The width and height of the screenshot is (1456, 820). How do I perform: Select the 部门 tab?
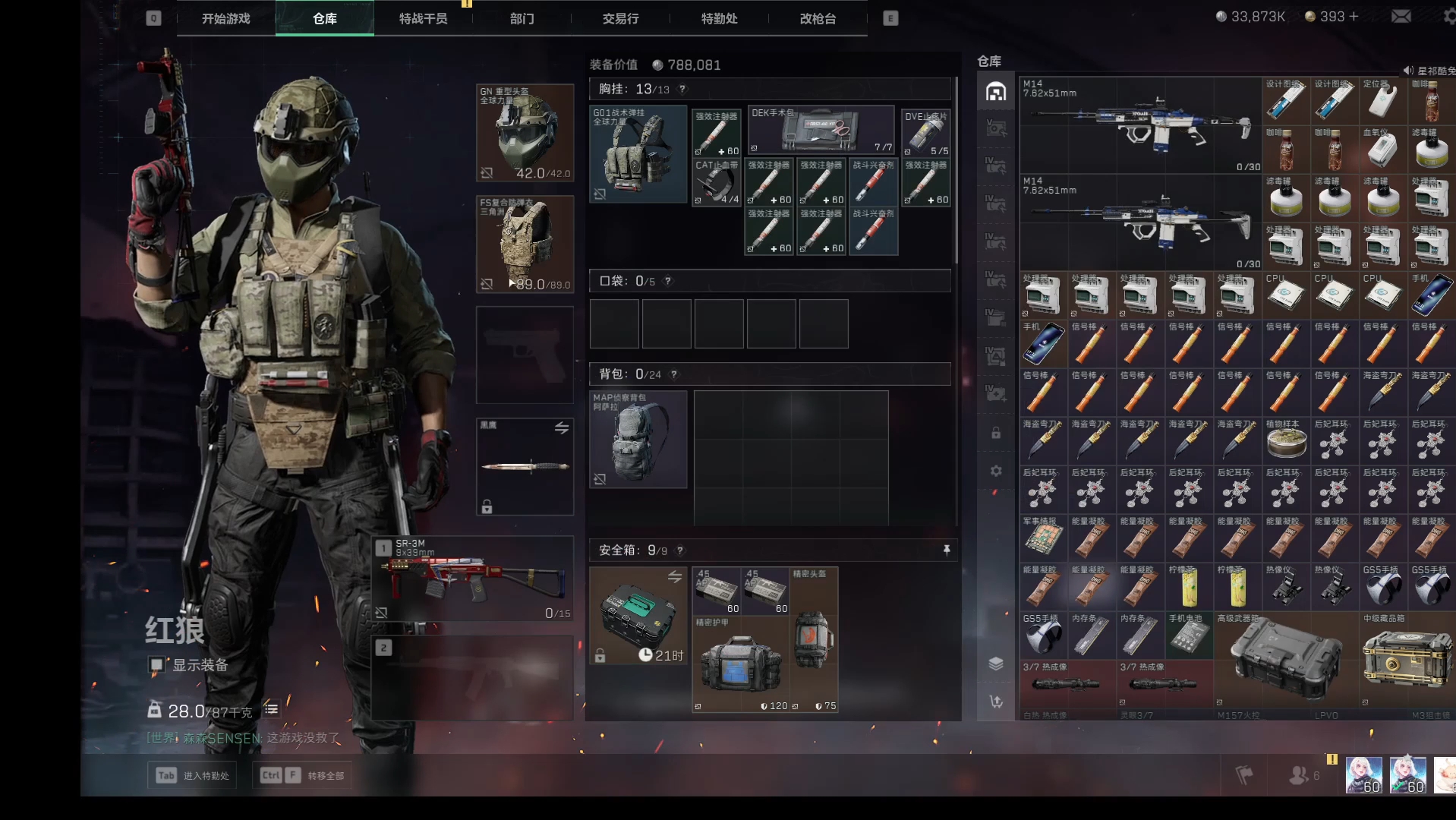coord(522,18)
